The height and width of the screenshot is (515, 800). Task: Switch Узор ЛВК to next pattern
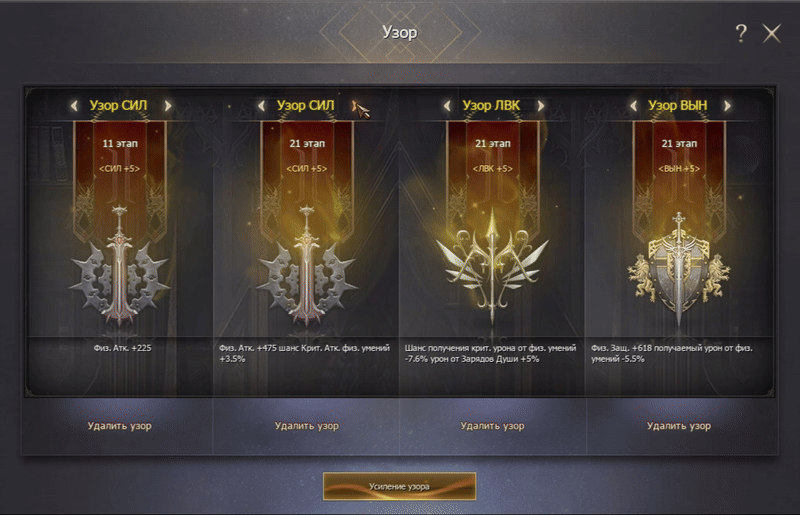[540, 104]
